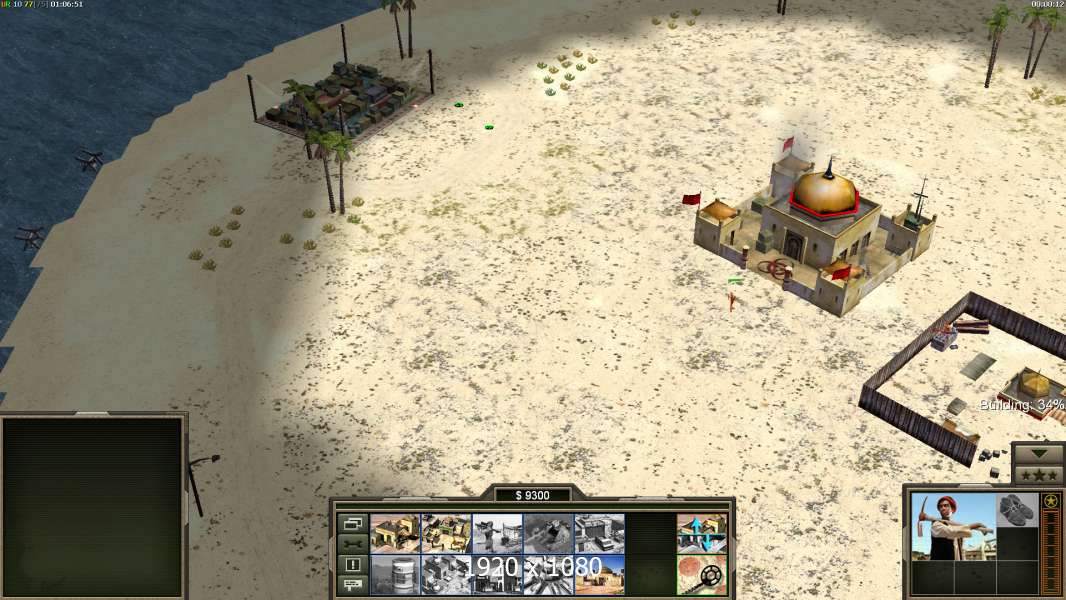
Task: Click the gold star veterancy emblem
Action: (x=1051, y=501)
